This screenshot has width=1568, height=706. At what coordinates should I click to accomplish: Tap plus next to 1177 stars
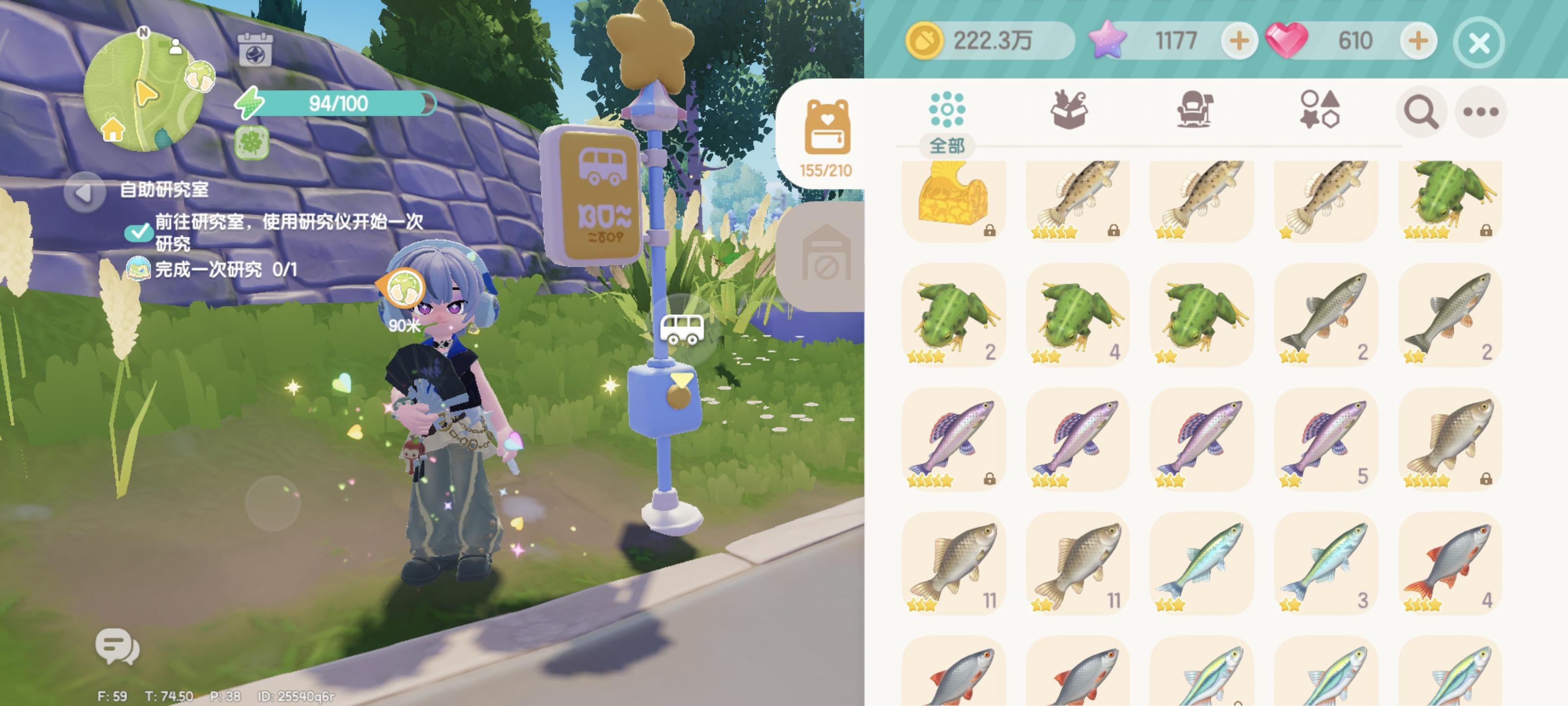pos(1239,41)
